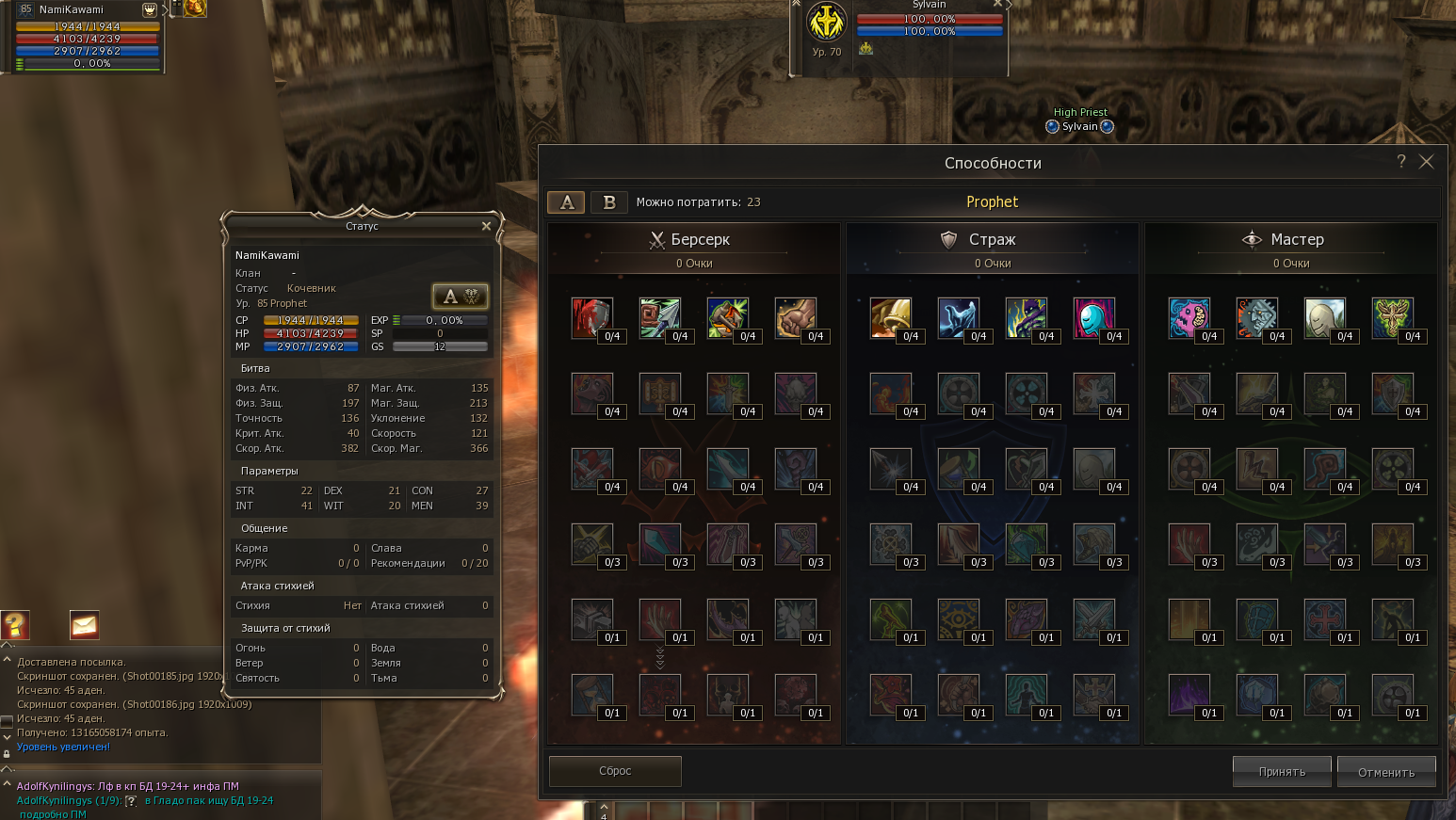Open help for the Способности window

(x=1401, y=162)
